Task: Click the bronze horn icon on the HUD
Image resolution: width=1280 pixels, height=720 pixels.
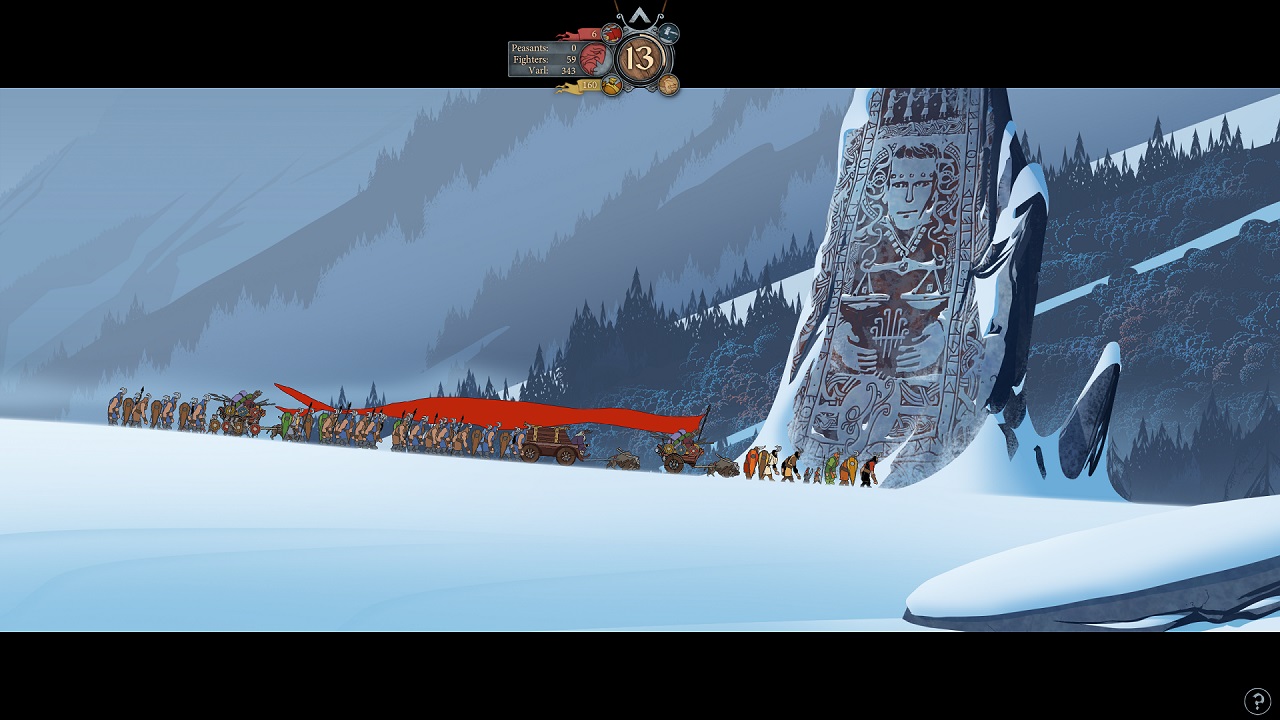Action: pyautogui.click(x=668, y=86)
